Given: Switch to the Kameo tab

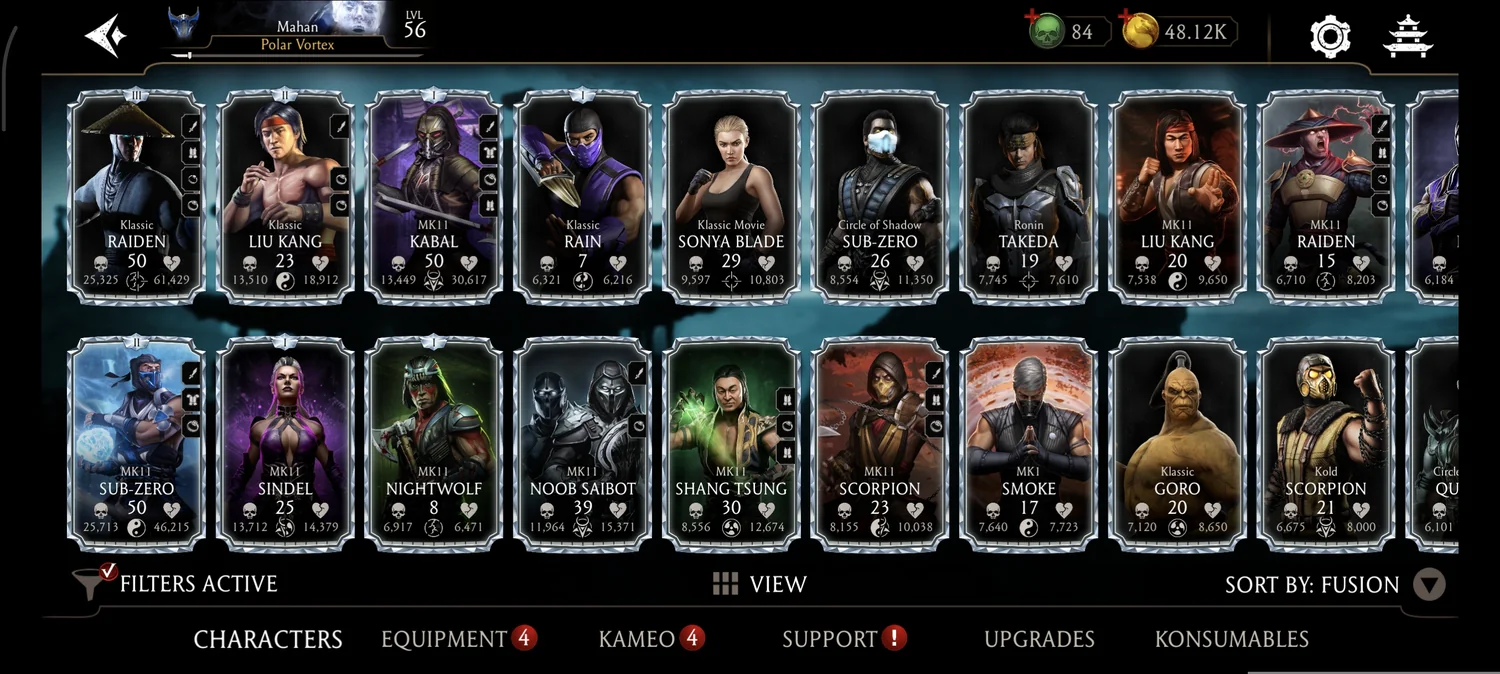Looking at the screenshot, I should point(637,639).
